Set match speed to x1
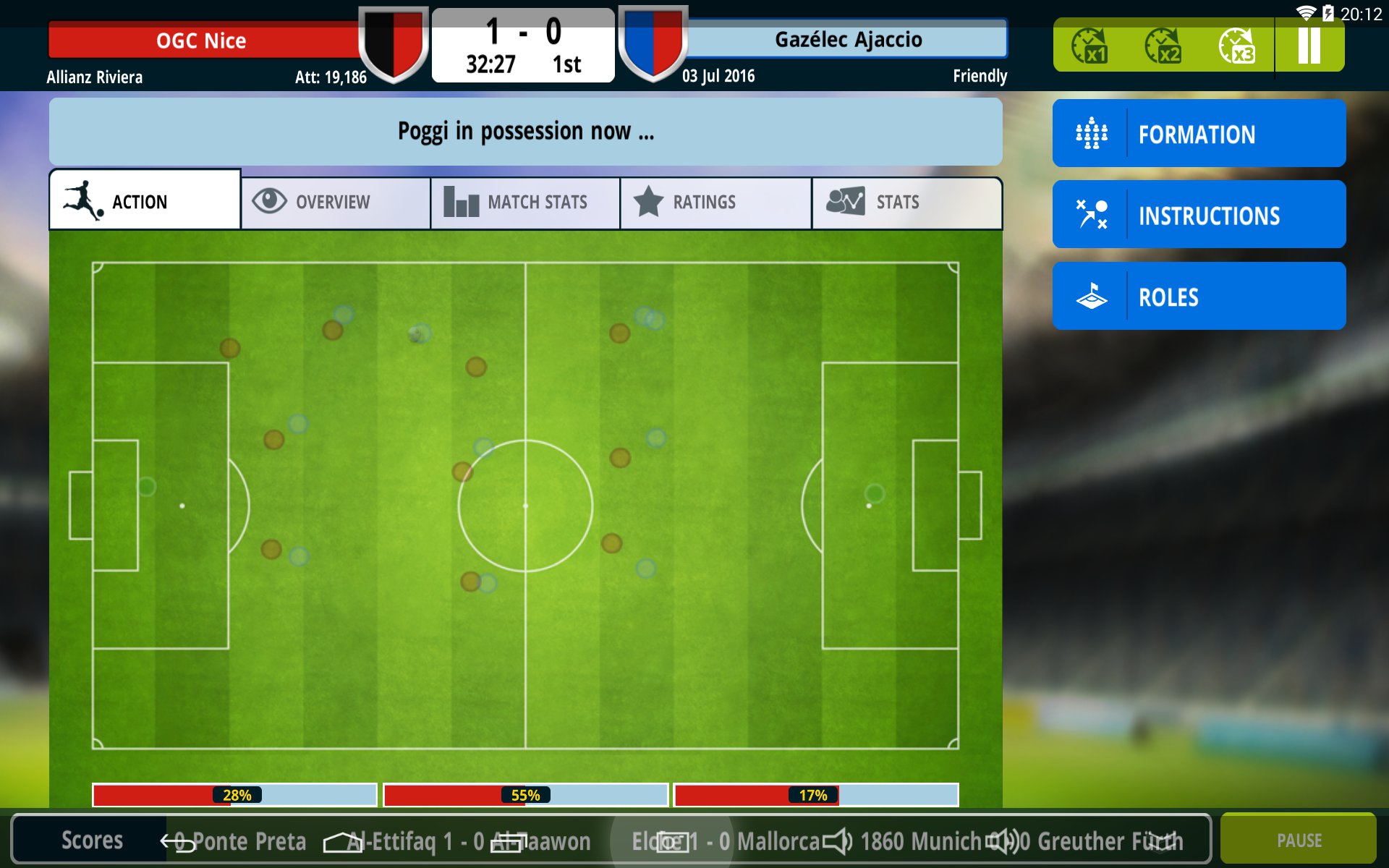The height and width of the screenshot is (868, 1389). (x=1089, y=46)
